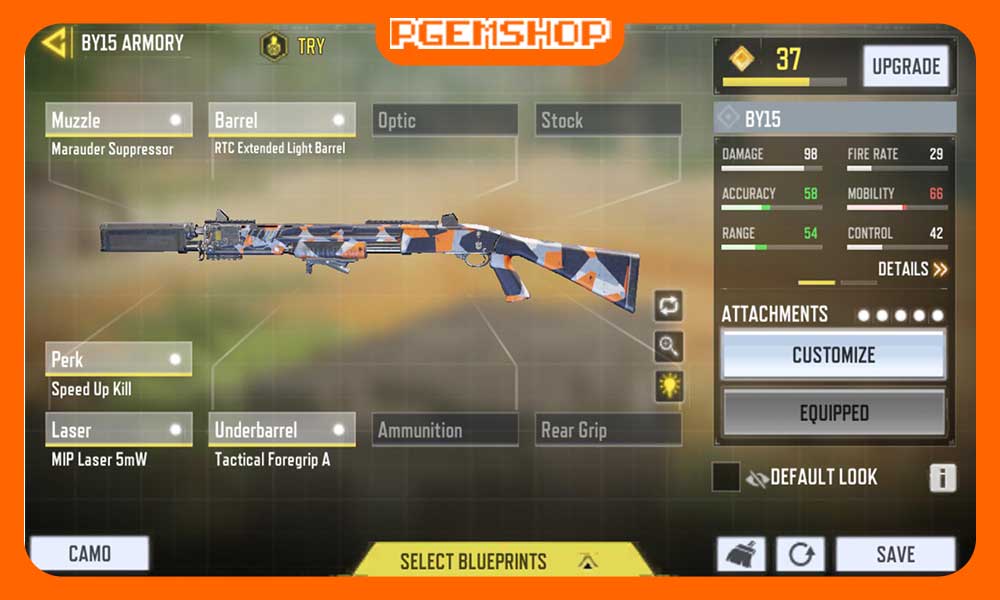Save the current loadout
Image resolution: width=1000 pixels, height=600 pixels.
(x=895, y=554)
